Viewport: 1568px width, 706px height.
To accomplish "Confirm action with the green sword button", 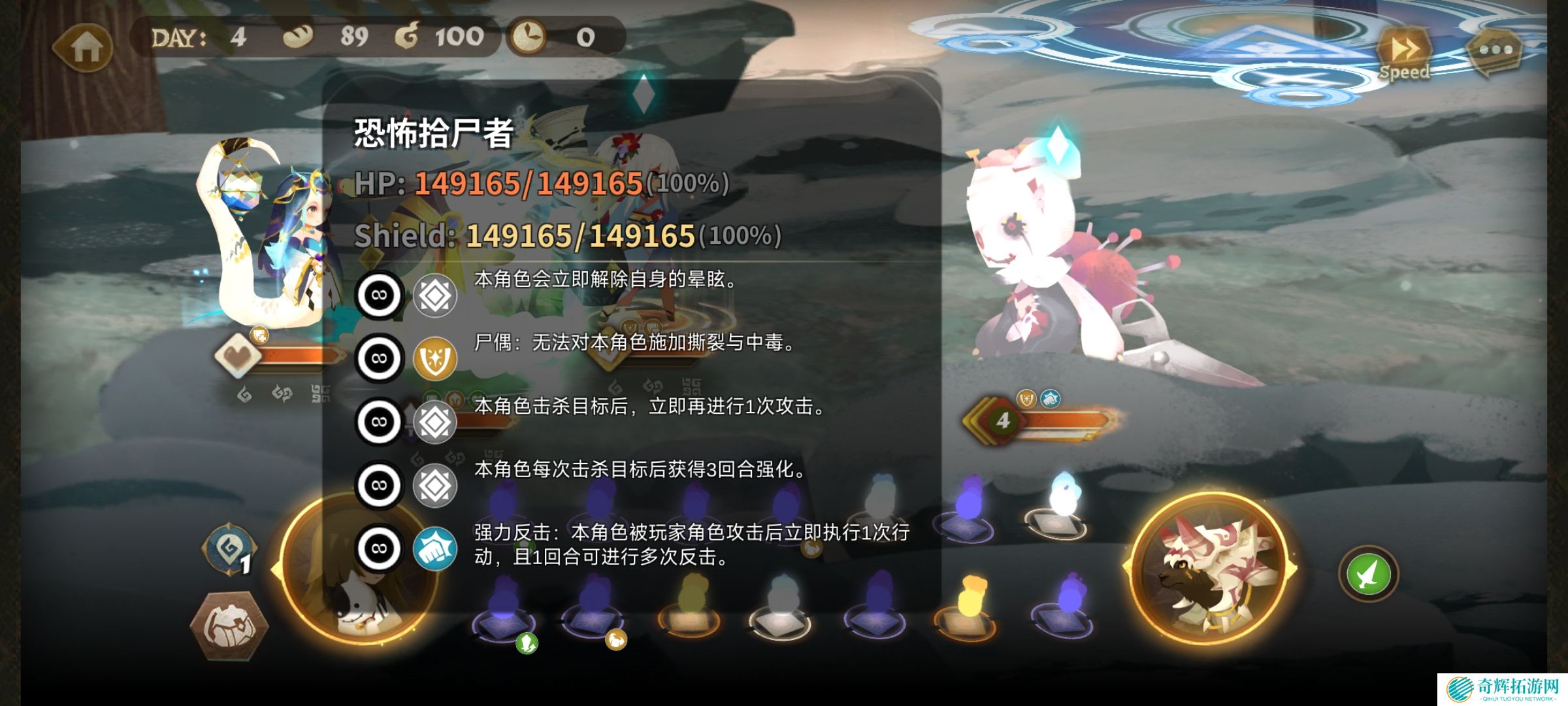I will point(1368,574).
